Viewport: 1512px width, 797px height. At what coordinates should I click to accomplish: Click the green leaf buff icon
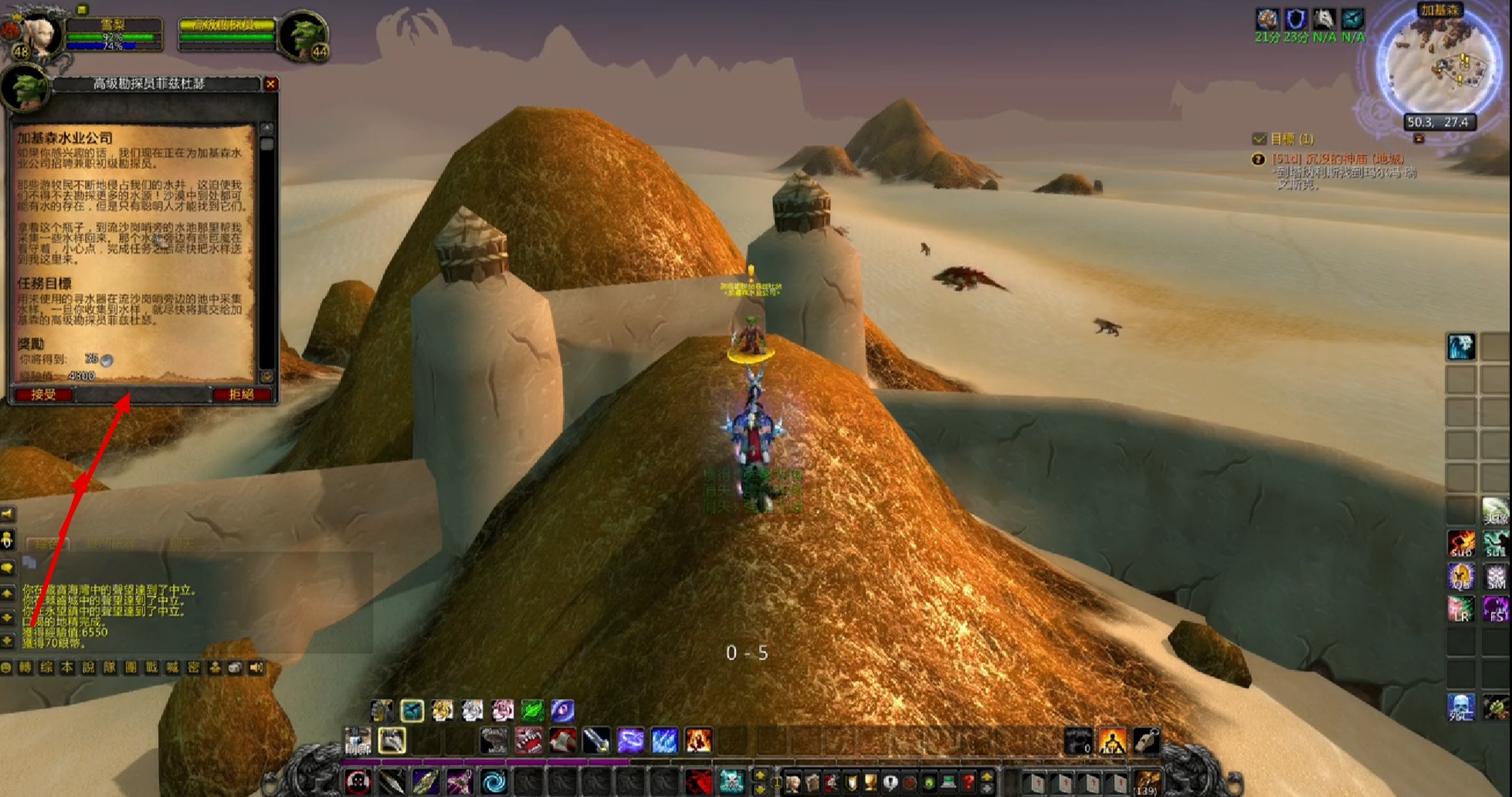coord(532,710)
